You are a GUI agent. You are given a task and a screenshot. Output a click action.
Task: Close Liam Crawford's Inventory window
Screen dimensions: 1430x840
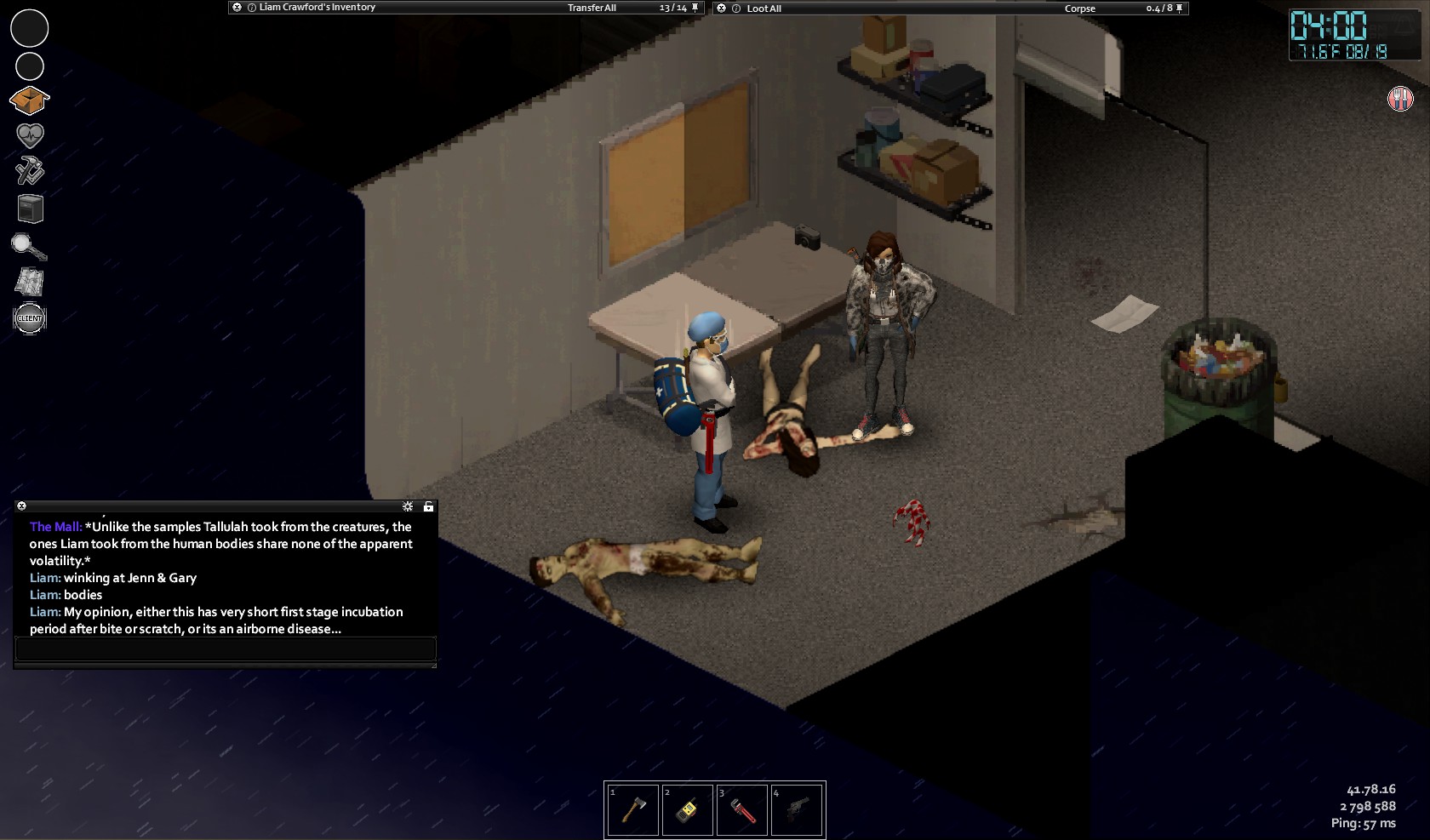(x=236, y=8)
